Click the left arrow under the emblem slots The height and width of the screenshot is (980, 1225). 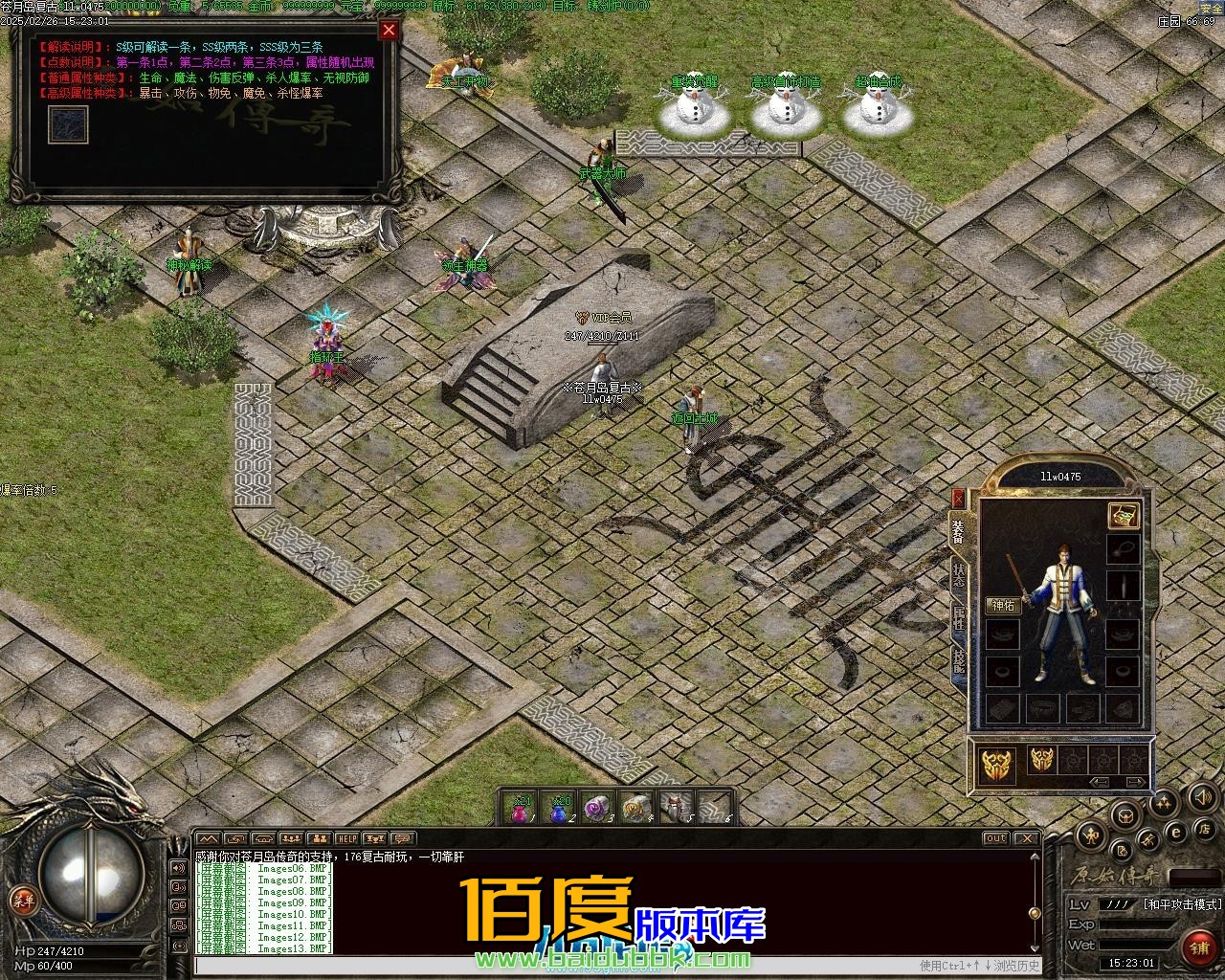[x=1101, y=782]
